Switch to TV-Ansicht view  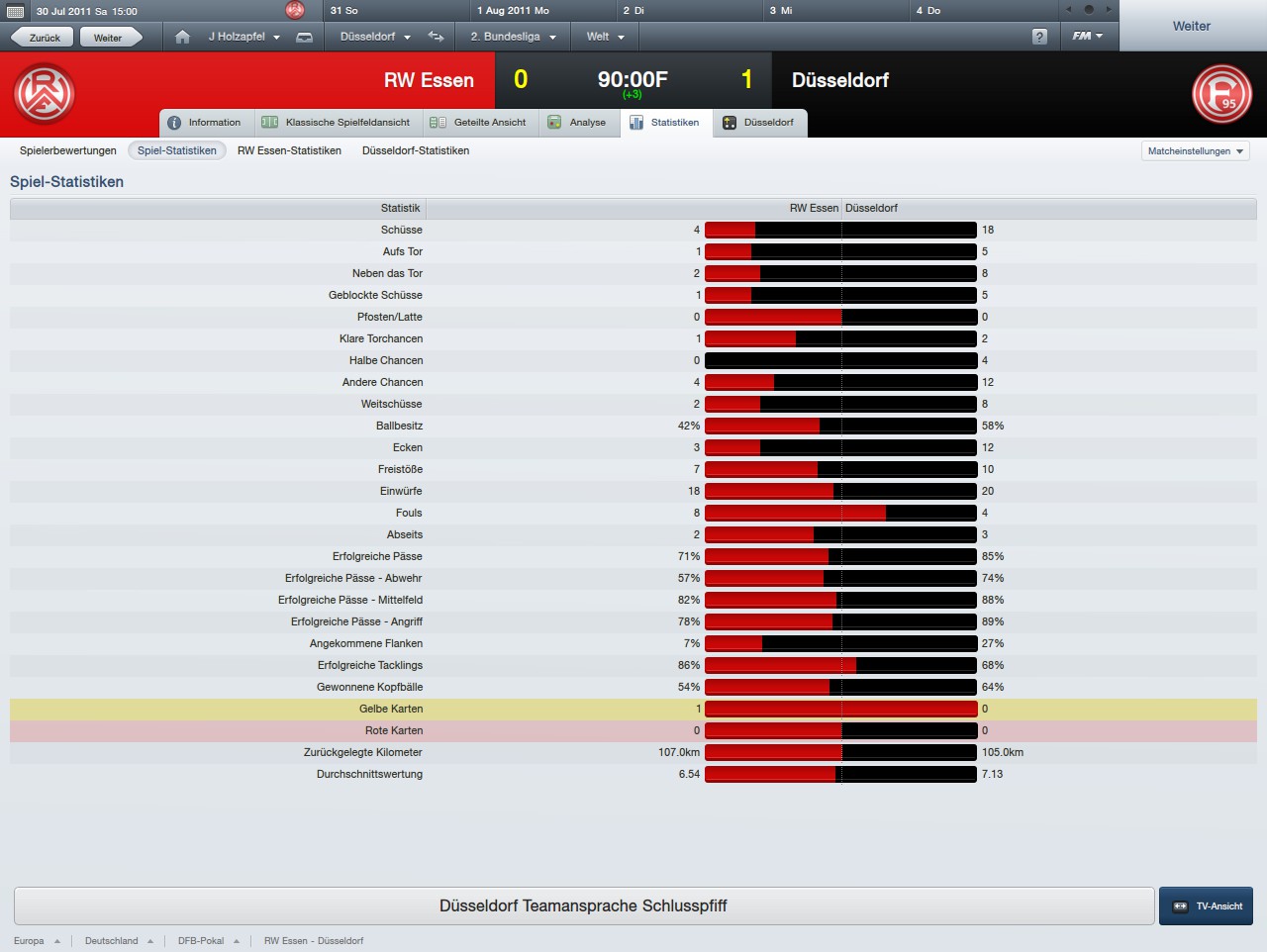click(x=1207, y=905)
